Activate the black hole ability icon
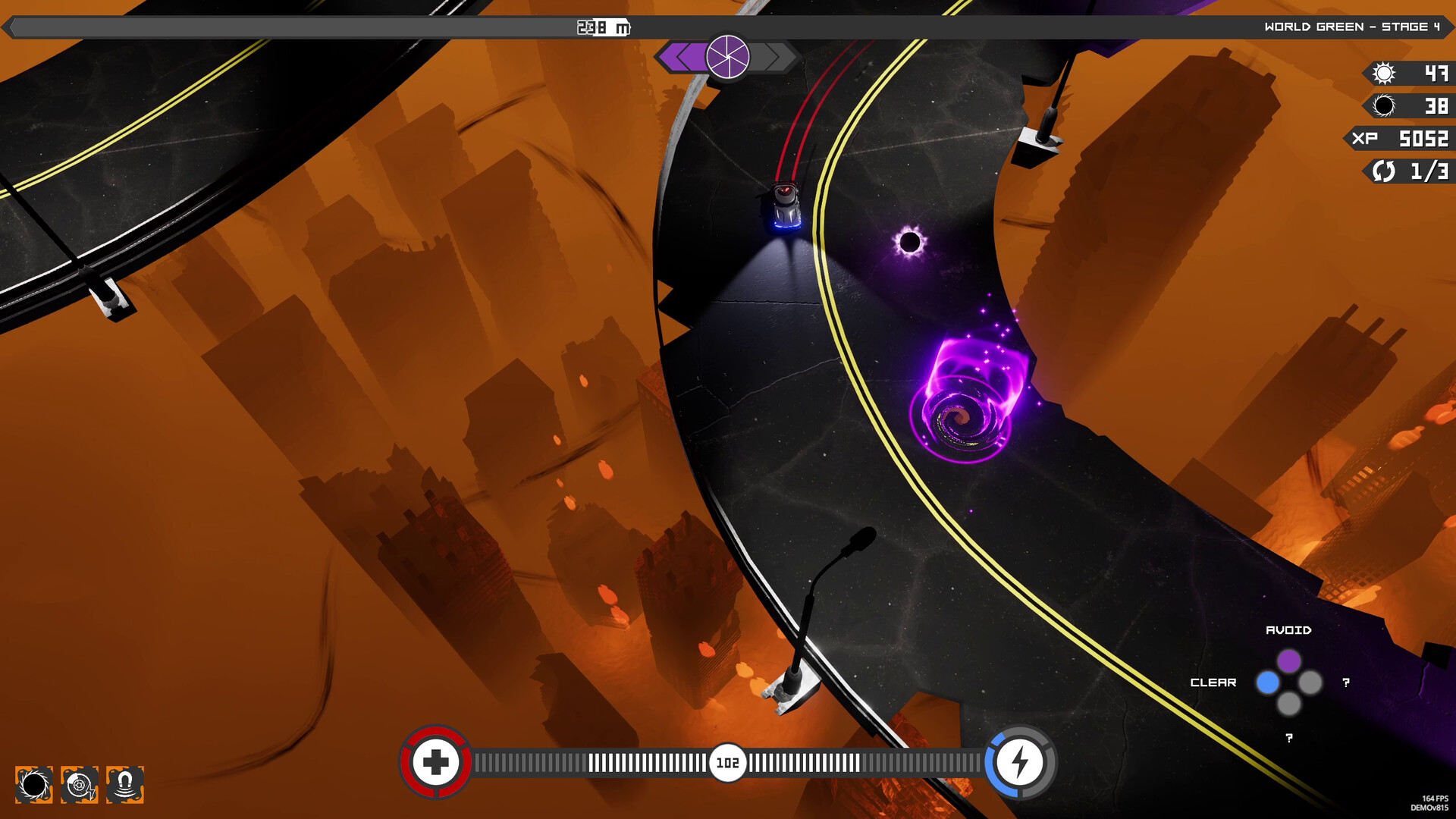1456x819 pixels. pos(34,784)
